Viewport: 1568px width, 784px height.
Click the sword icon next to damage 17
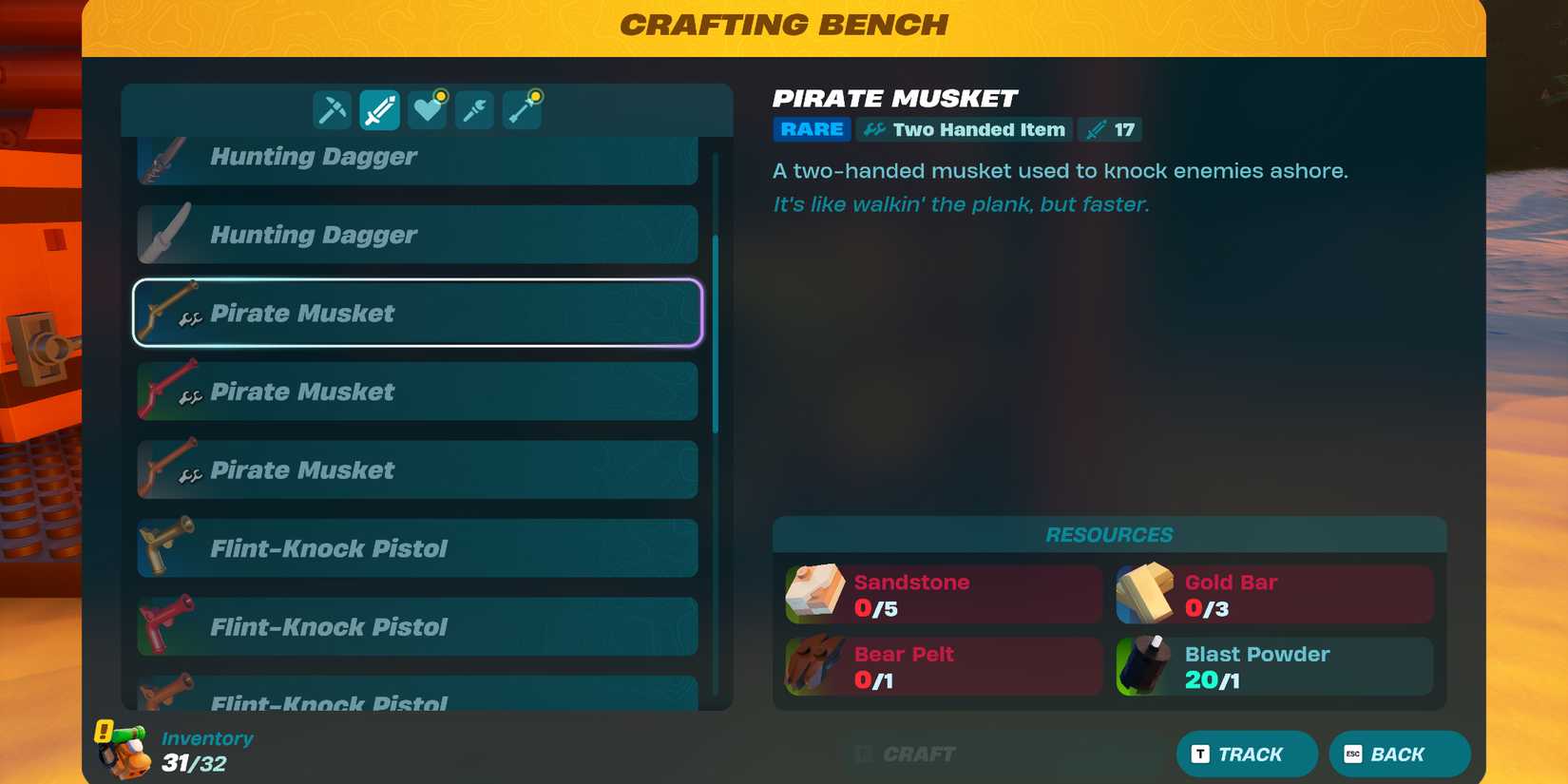tap(1098, 129)
